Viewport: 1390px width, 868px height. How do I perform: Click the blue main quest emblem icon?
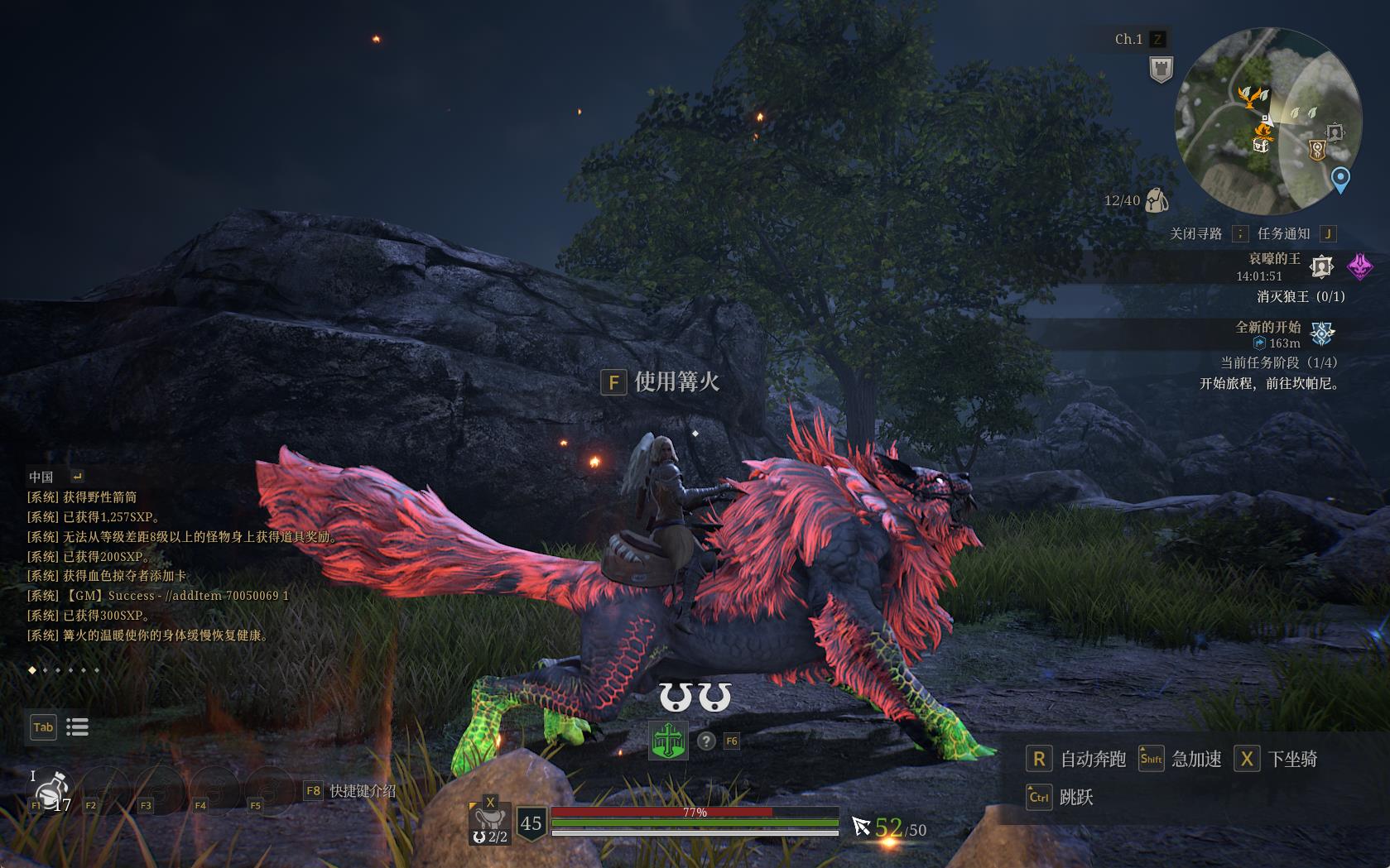tap(1322, 333)
